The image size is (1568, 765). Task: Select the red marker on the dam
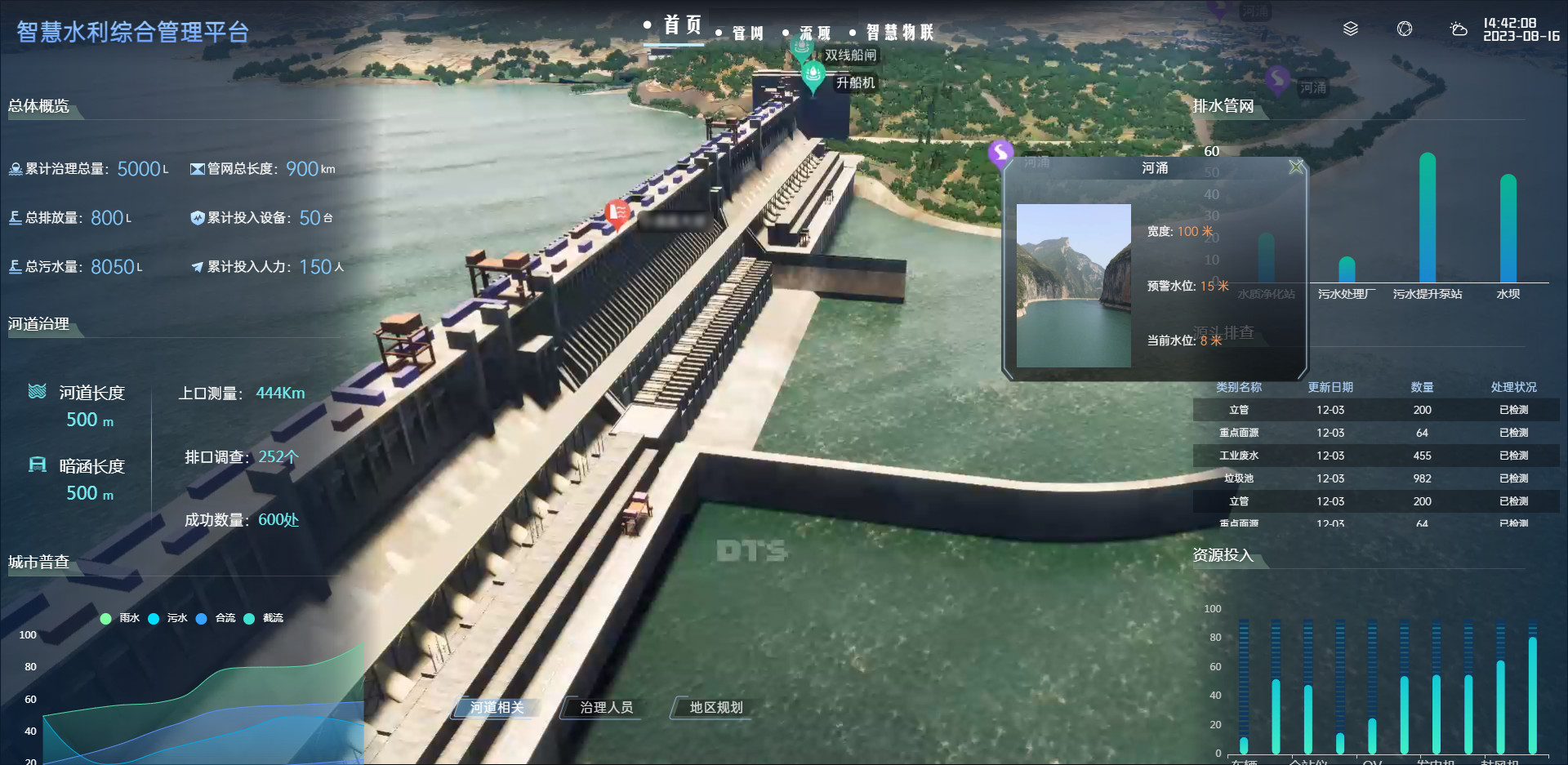click(x=617, y=212)
